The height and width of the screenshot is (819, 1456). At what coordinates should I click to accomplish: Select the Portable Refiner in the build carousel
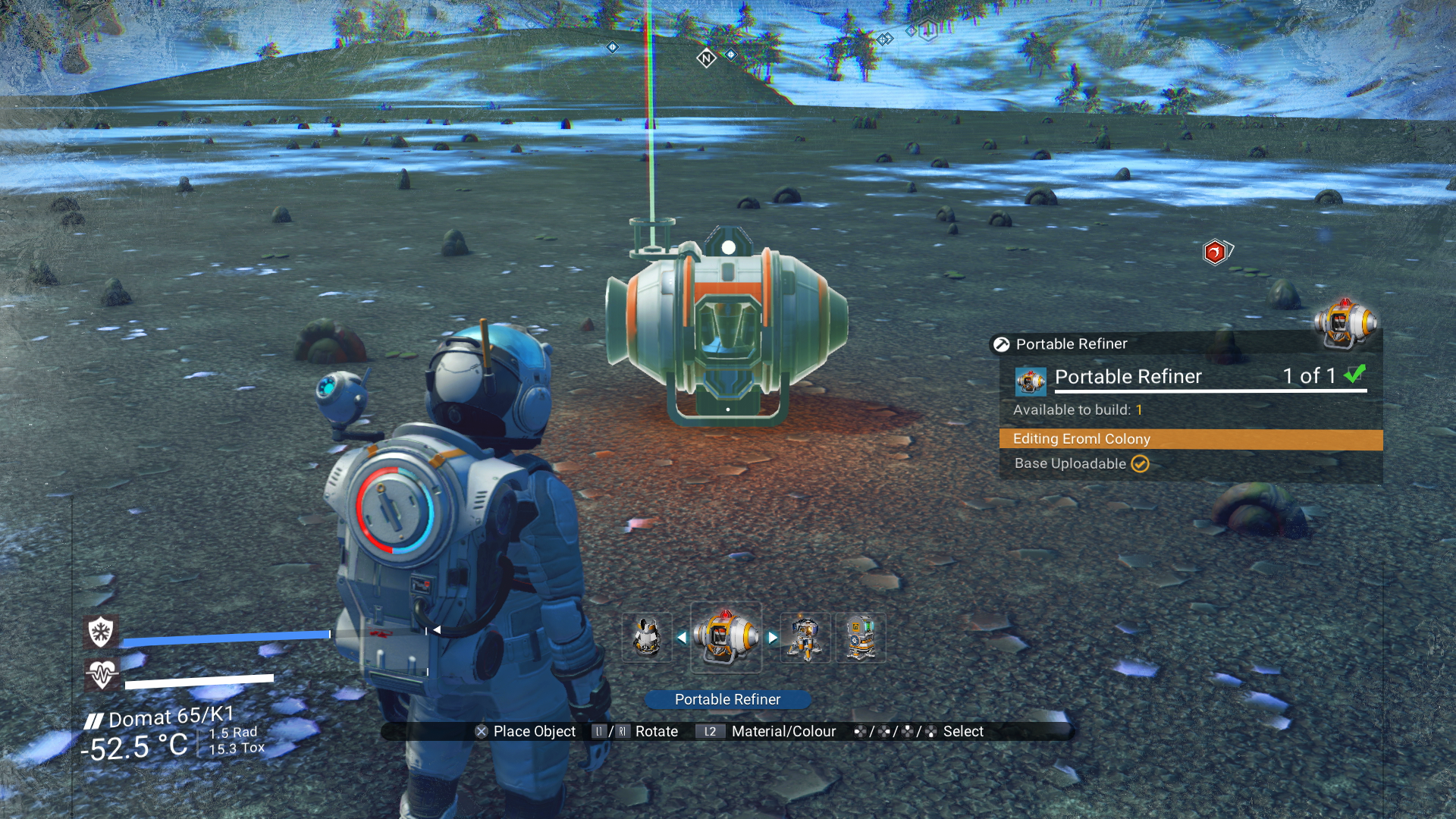726,638
